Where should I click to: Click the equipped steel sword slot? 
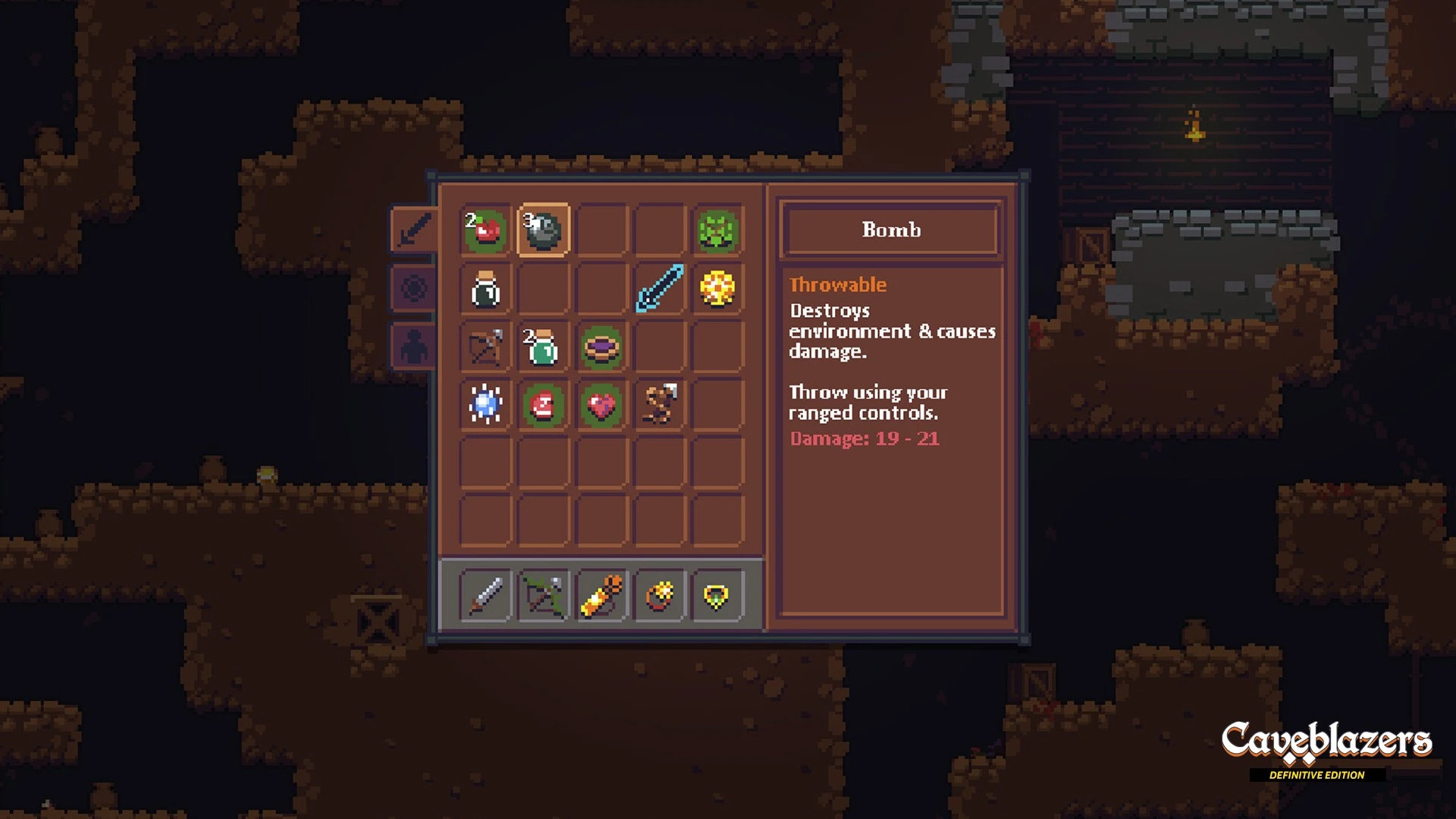(x=485, y=595)
